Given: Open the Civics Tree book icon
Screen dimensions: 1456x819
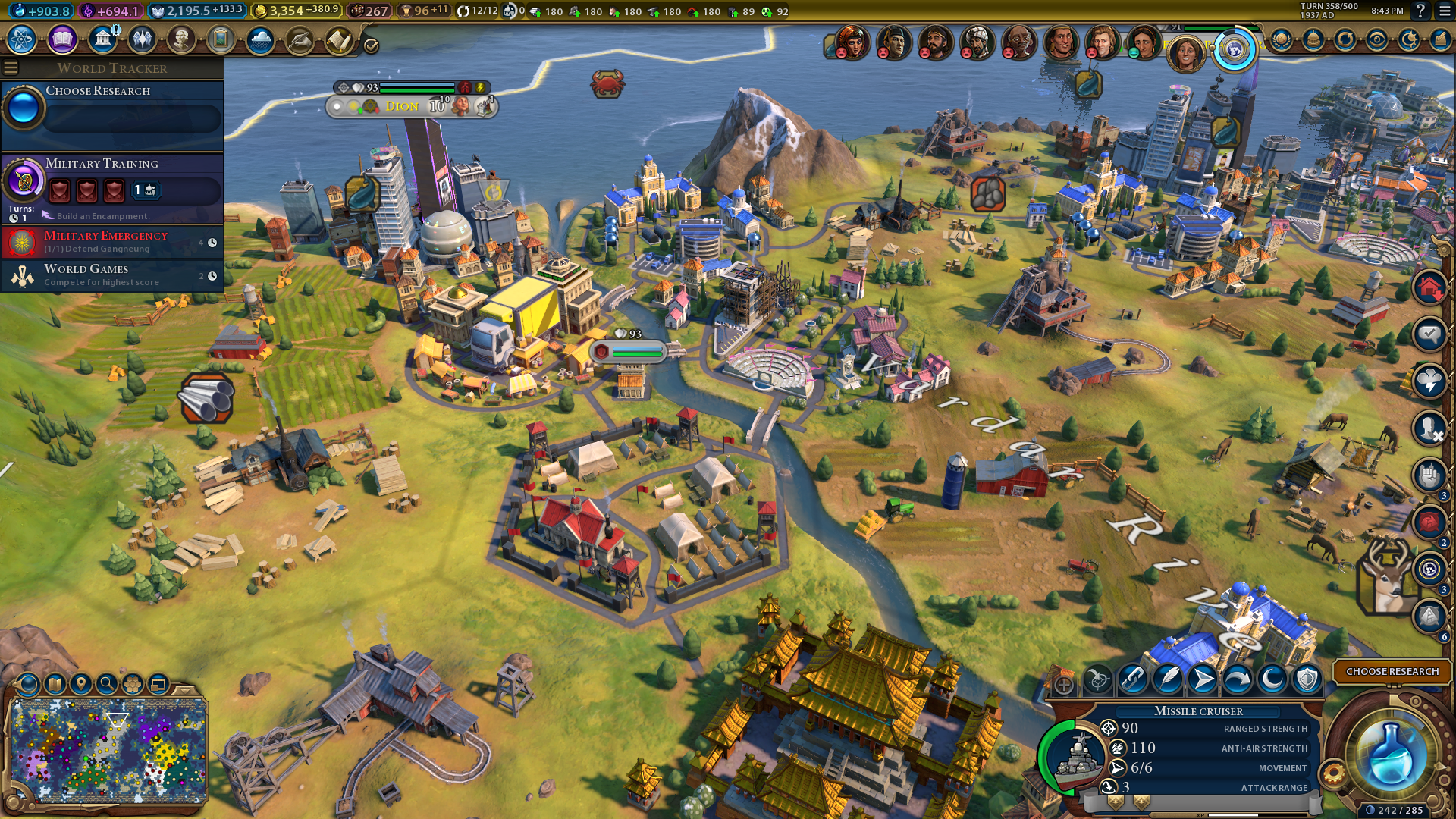Looking at the screenshot, I should pos(62,39).
